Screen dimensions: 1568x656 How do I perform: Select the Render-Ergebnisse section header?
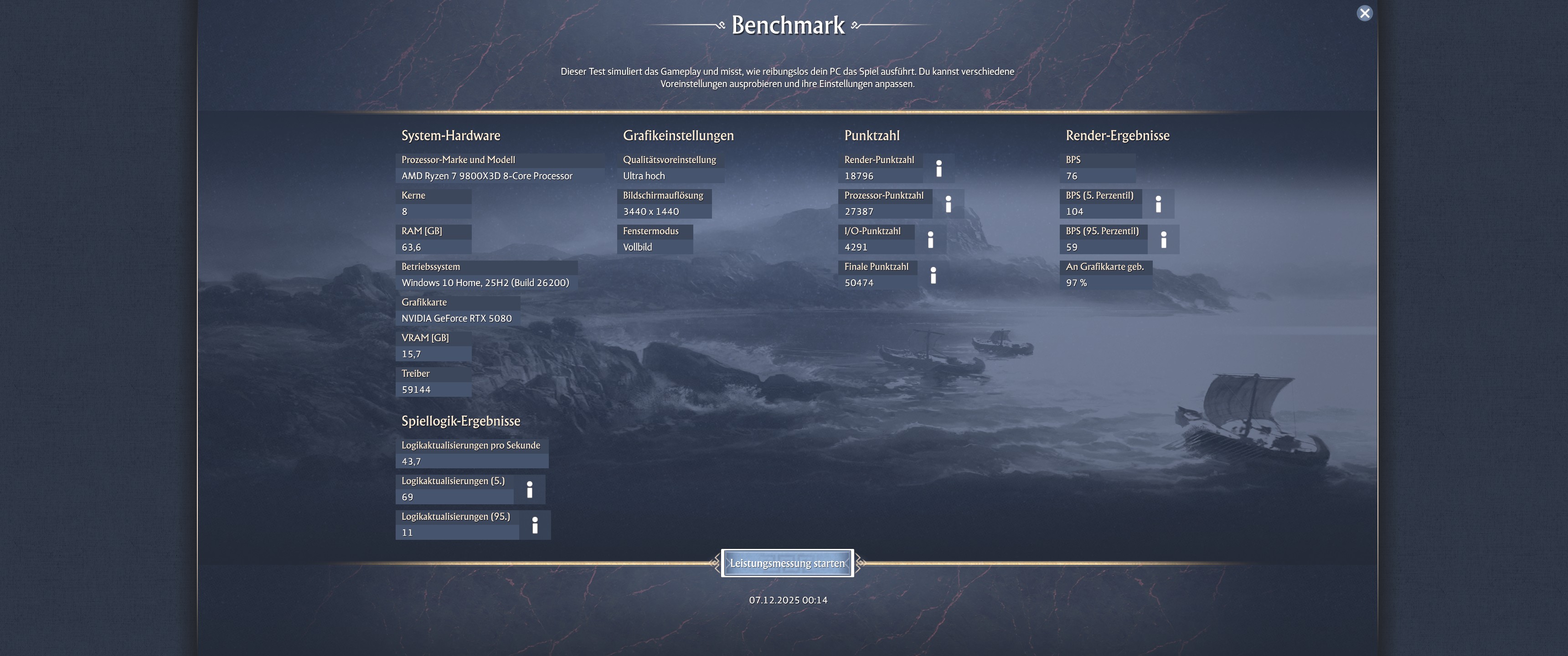[1117, 136]
